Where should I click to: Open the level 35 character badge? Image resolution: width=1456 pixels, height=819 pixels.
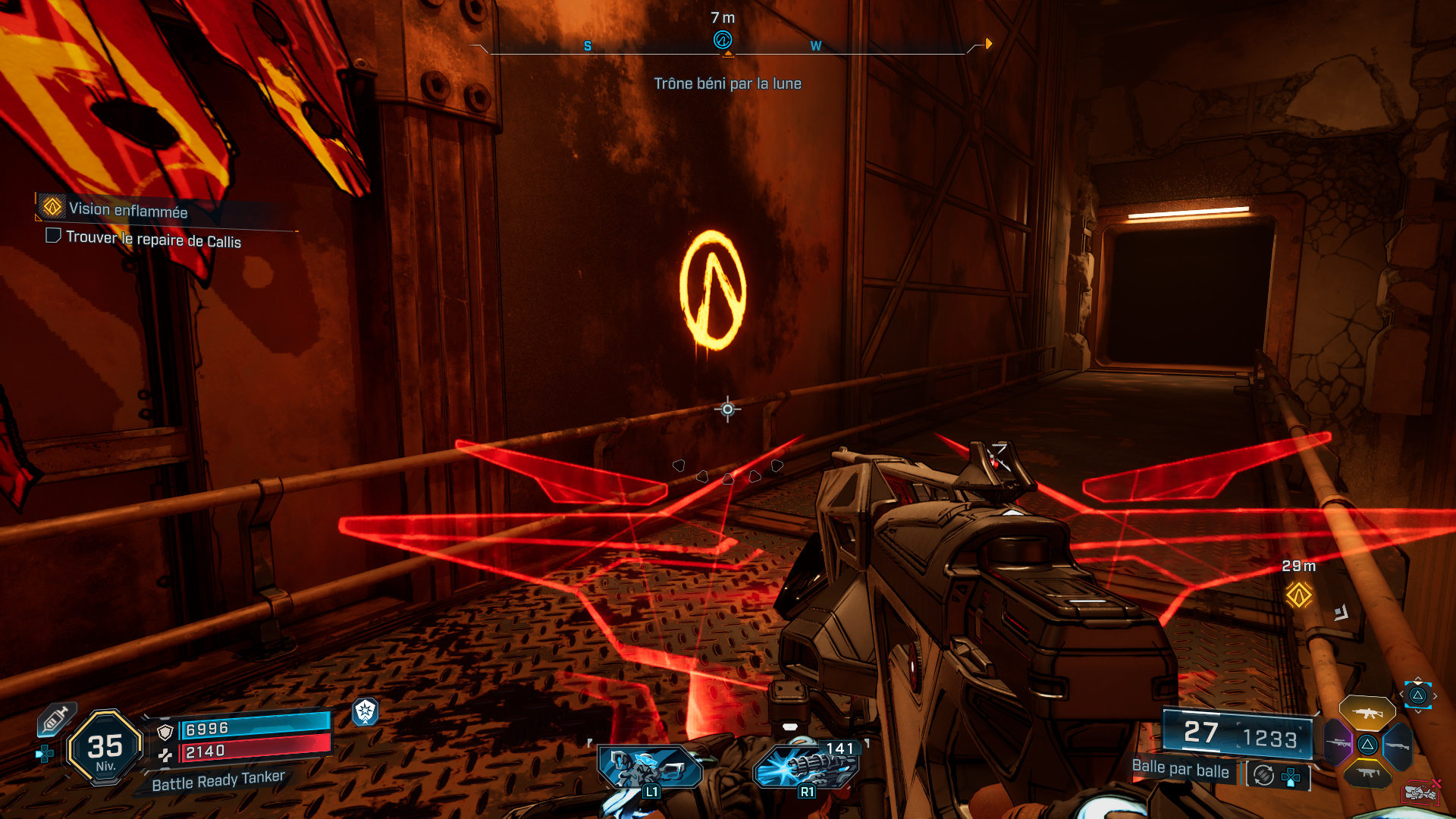(x=105, y=748)
